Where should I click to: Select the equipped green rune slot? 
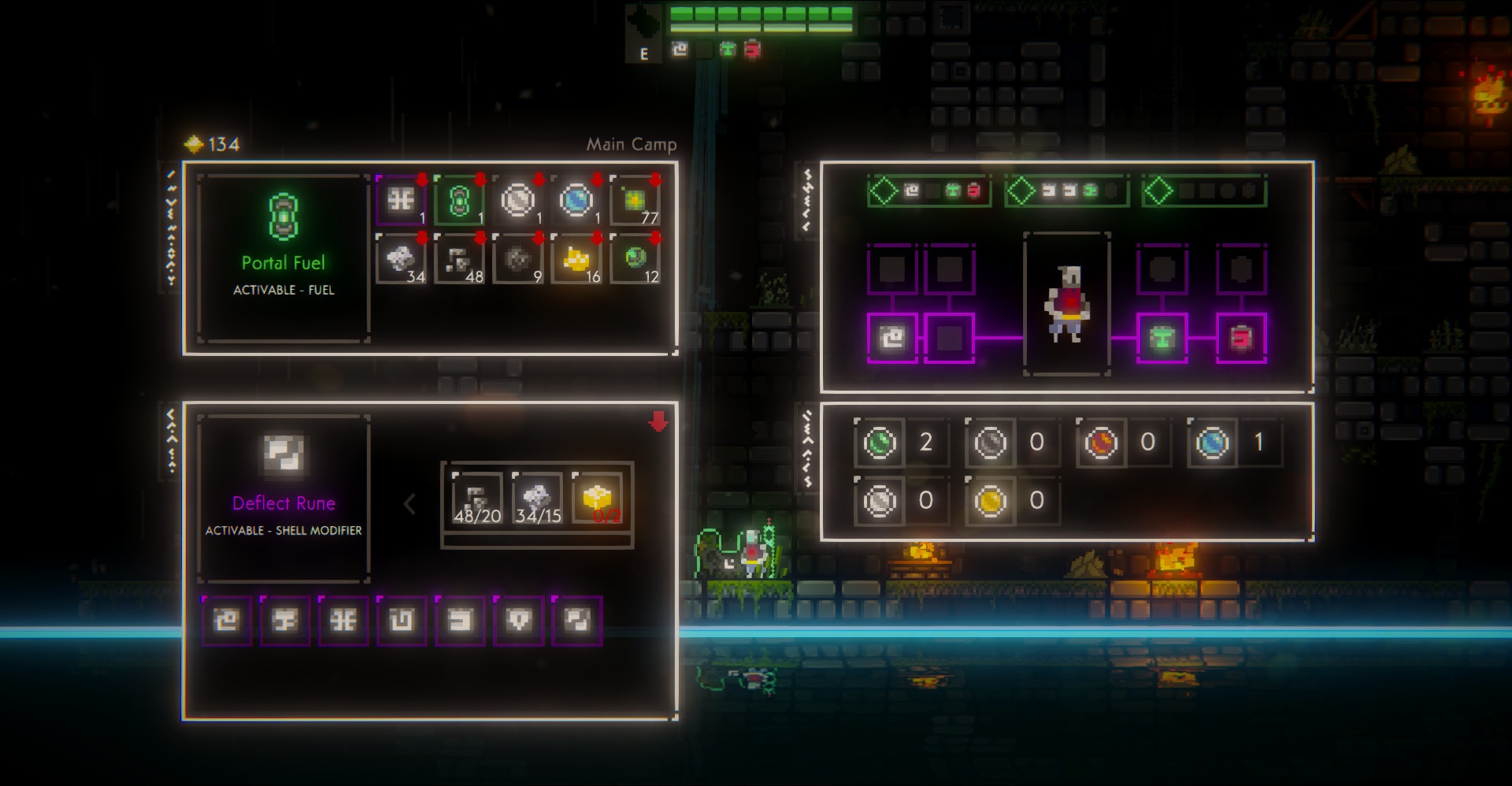pyautogui.click(x=1162, y=338)
